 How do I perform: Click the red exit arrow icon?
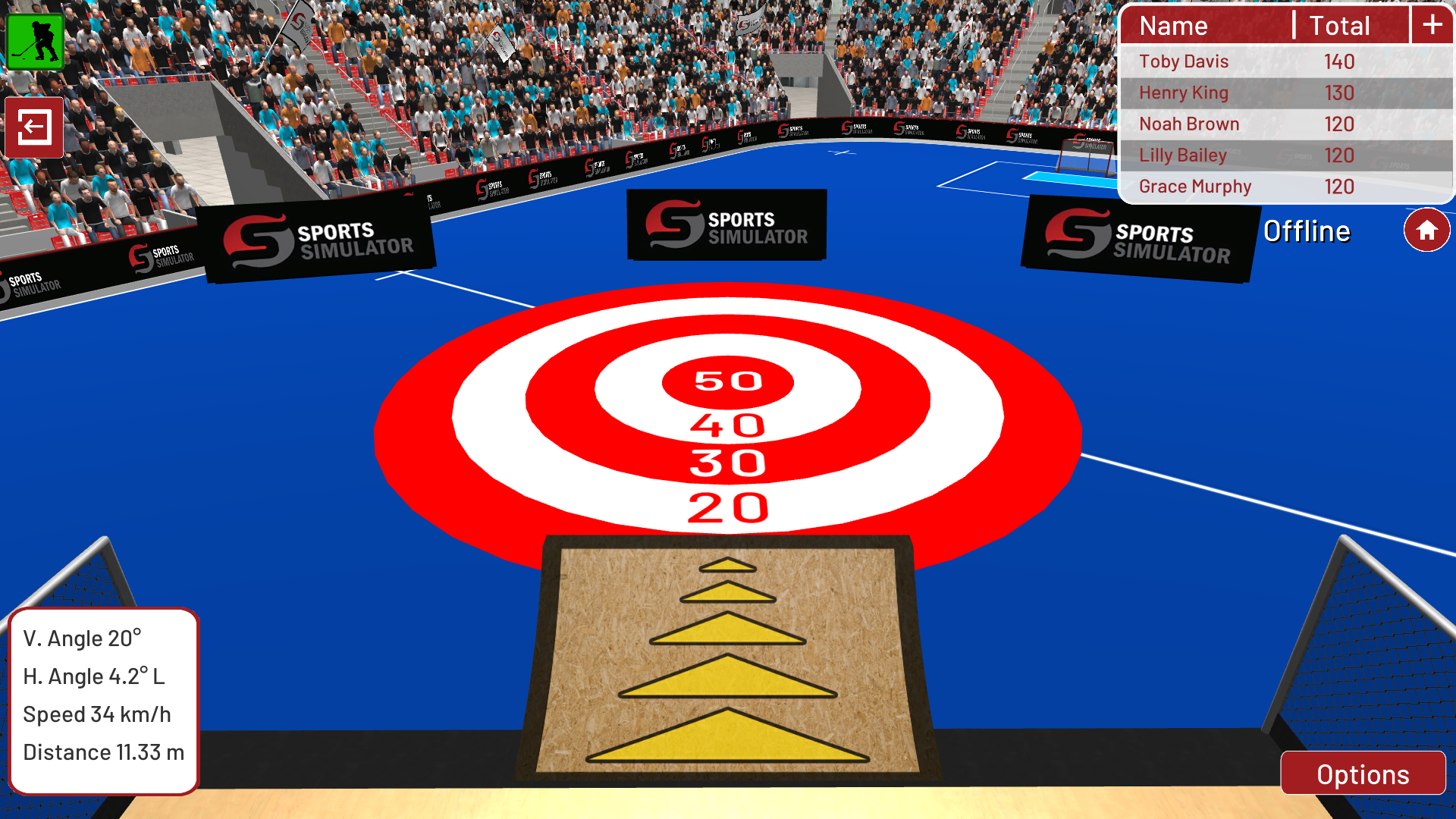[33, 127]
